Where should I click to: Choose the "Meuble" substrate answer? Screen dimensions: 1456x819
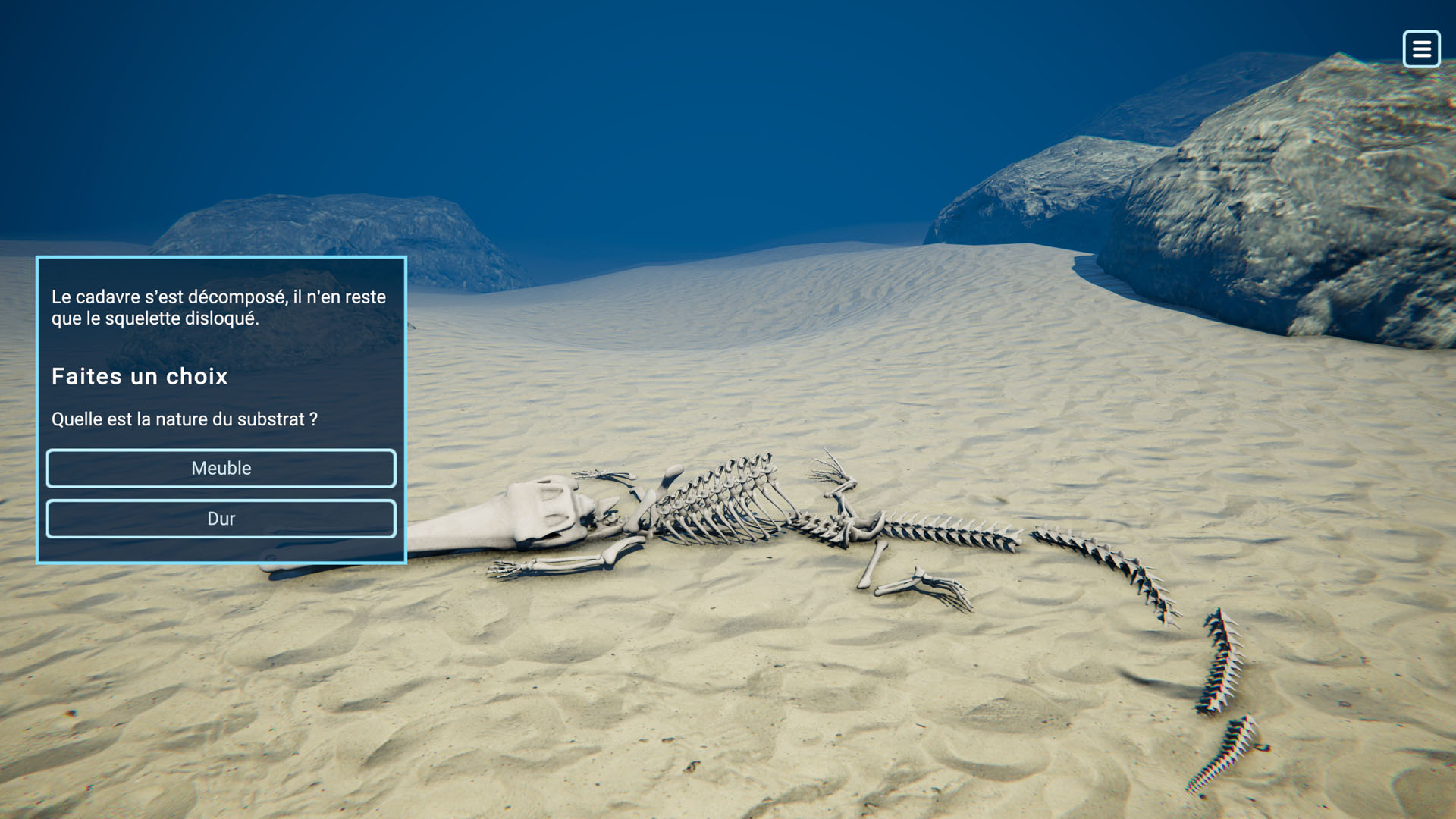click(x=221, y=468)
